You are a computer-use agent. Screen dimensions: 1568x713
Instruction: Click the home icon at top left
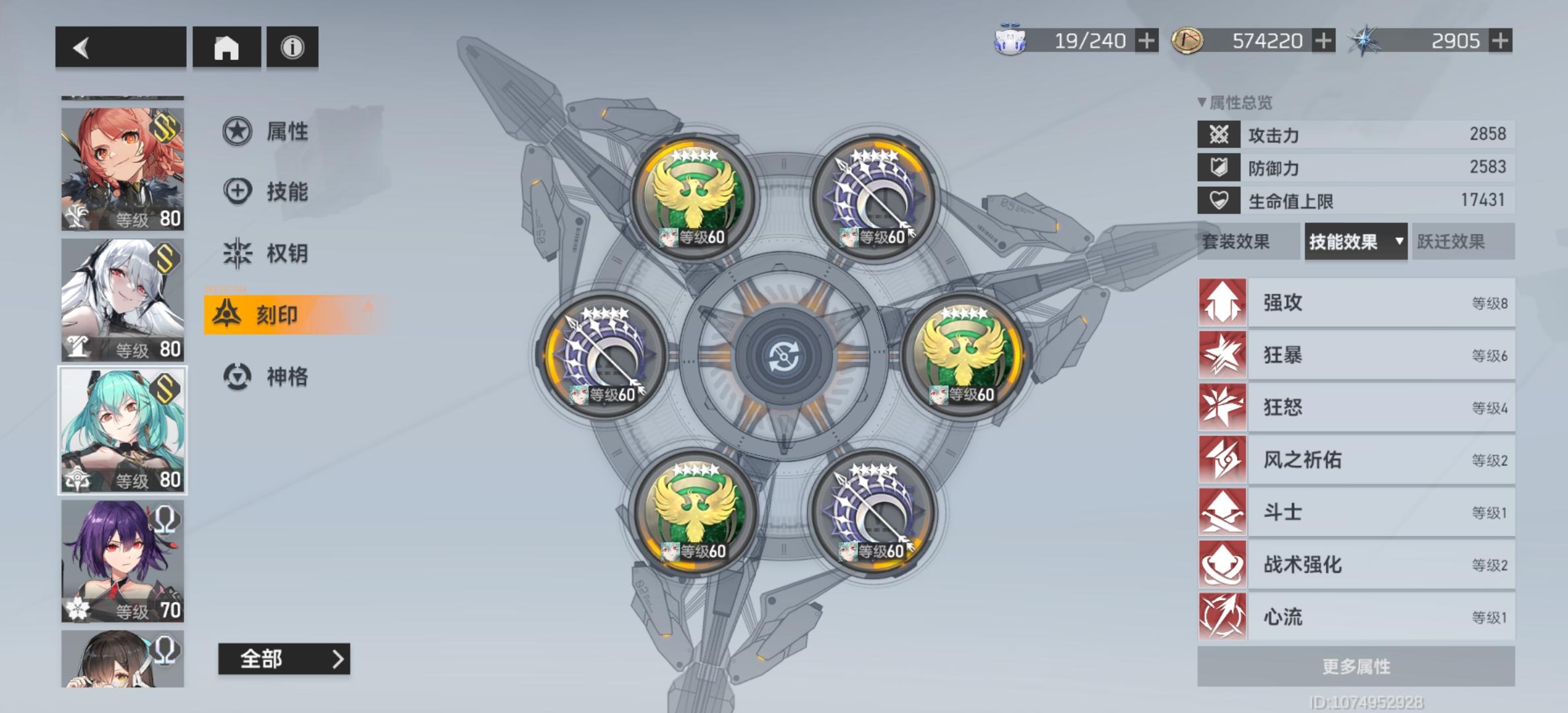pyautogui.click(x=226, y=48)
